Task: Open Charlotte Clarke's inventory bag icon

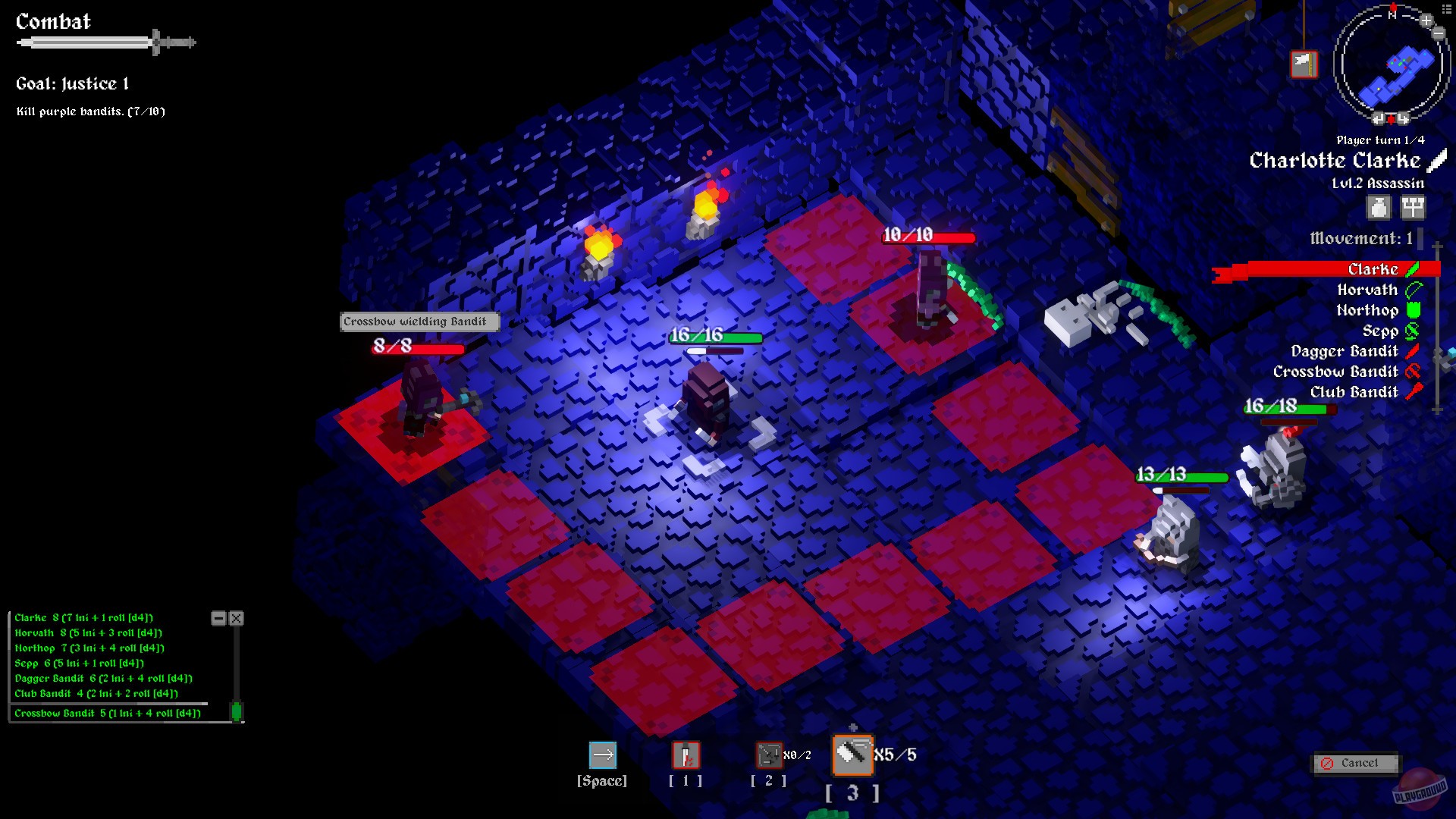Action: pyautogui.click(x=1380, y=208)
